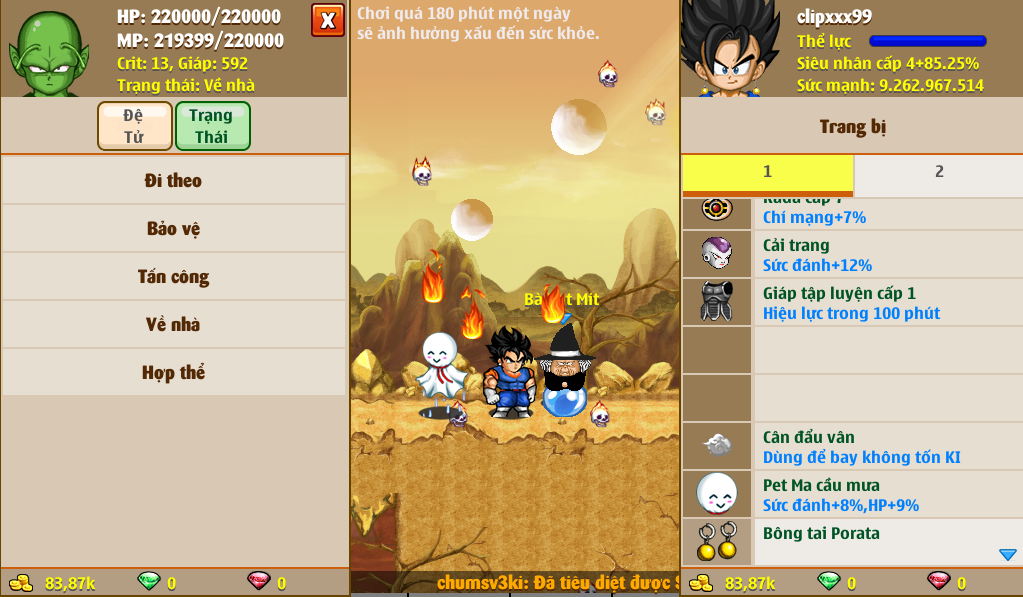Send the pet Về nhà
Image resolution: width=1023 pixels, height=597 pixels.
[173, 325]
